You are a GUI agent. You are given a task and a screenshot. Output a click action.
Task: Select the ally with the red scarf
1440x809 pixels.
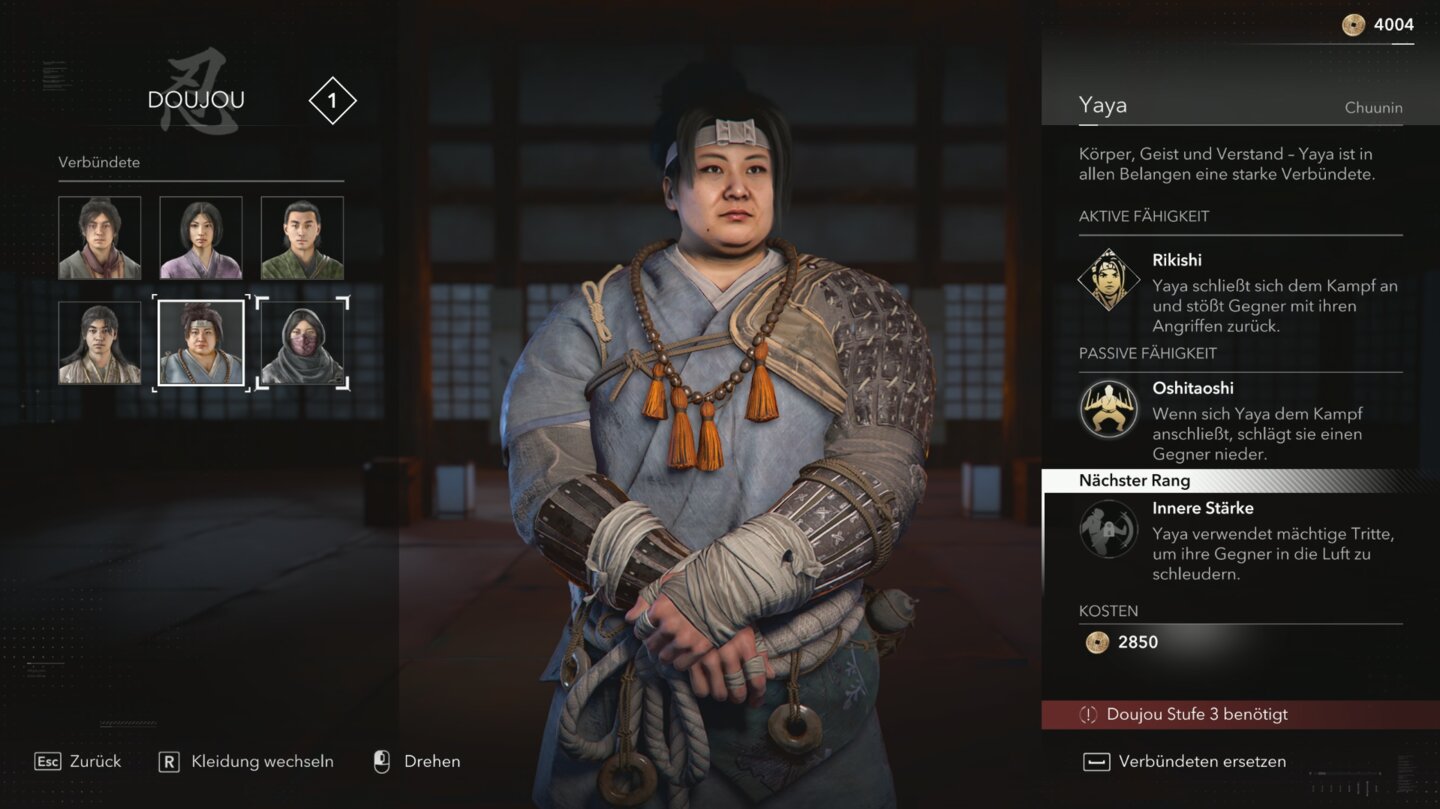[x=100, y=238]
